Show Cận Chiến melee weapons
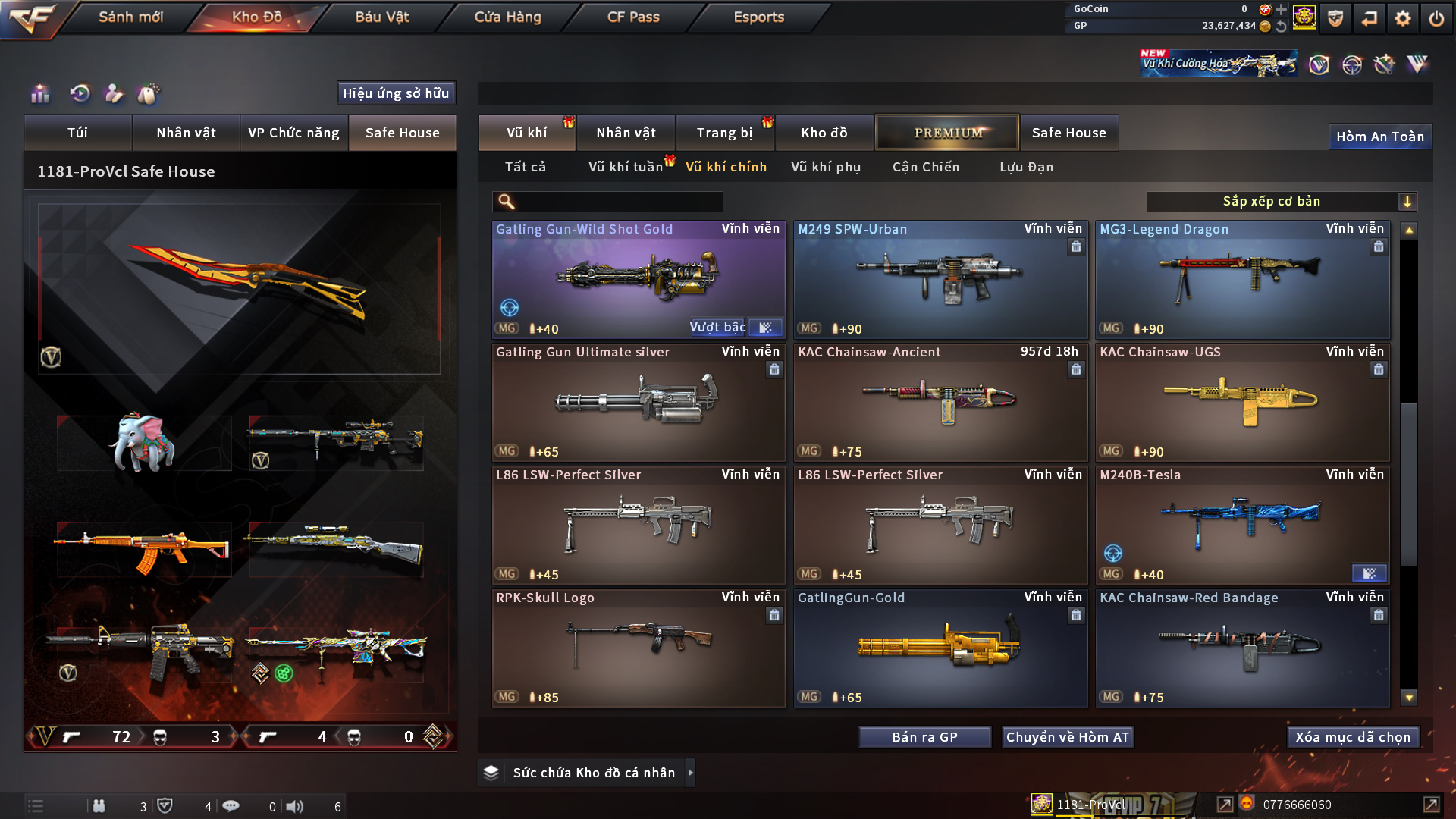This screenshot has width=1456, height=819. click(x=925, y=167)
